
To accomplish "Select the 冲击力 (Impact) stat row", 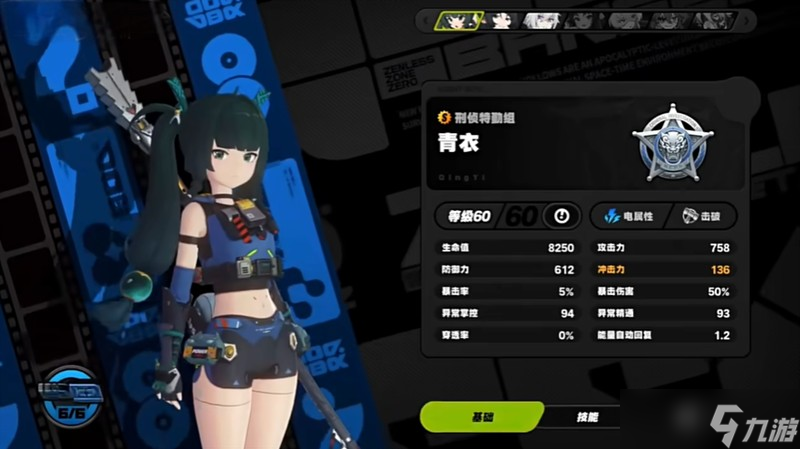I will [662, 270].
